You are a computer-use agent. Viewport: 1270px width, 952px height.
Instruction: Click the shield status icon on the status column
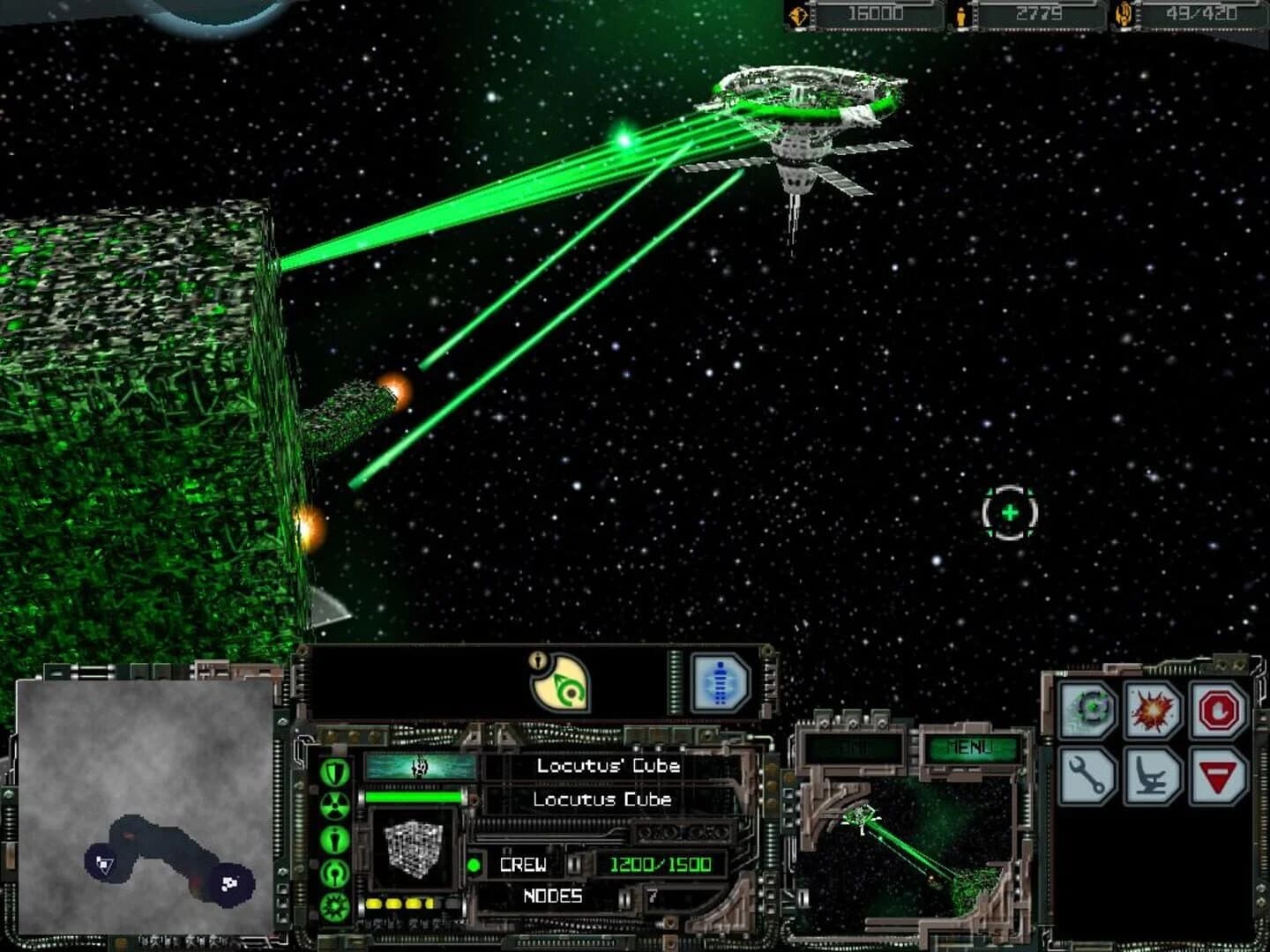pos(334,770)
